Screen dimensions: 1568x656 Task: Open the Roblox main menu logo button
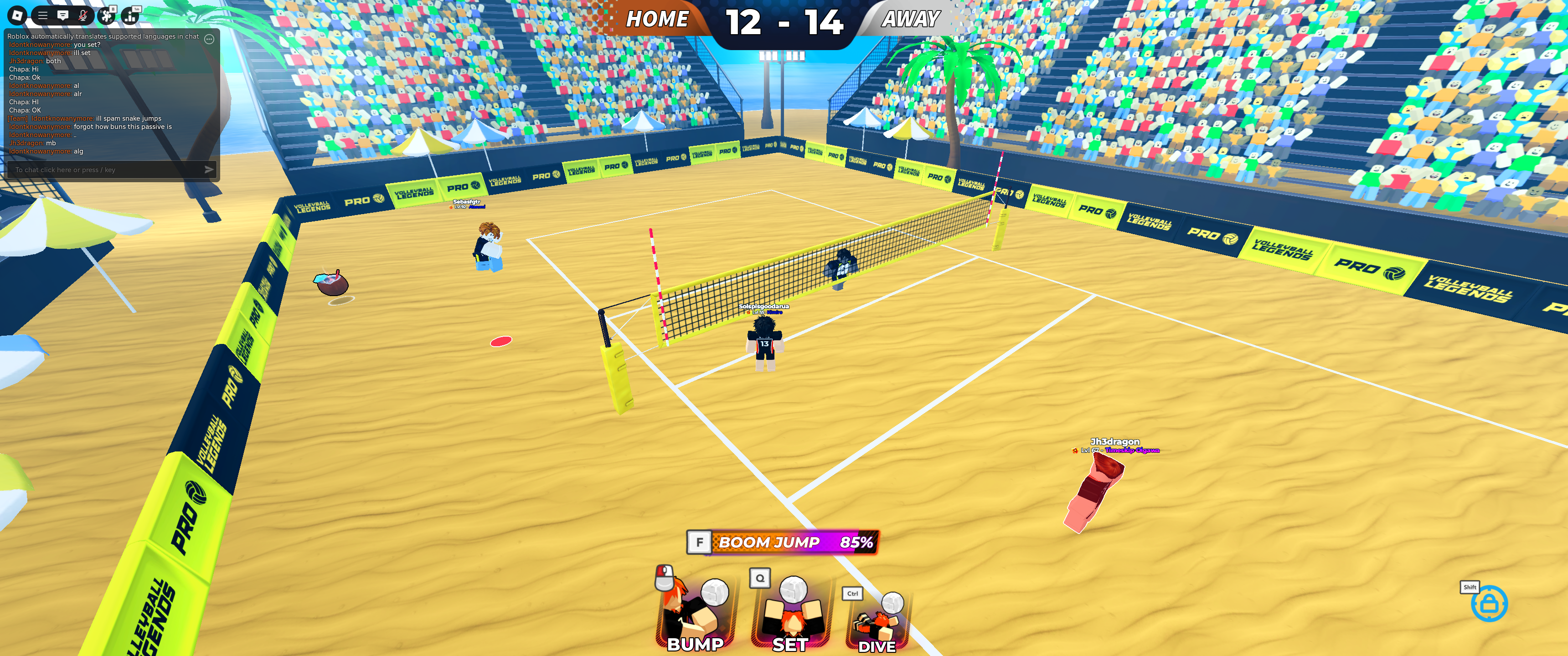tap(17, 15)
